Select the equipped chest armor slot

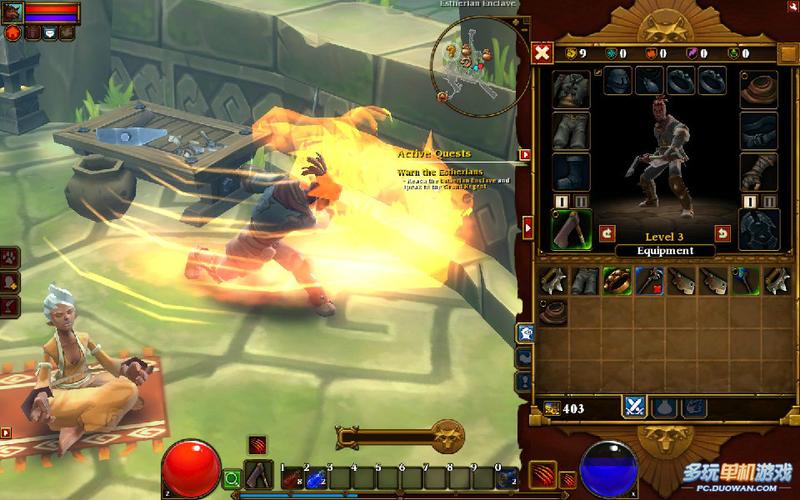(571, 87)
